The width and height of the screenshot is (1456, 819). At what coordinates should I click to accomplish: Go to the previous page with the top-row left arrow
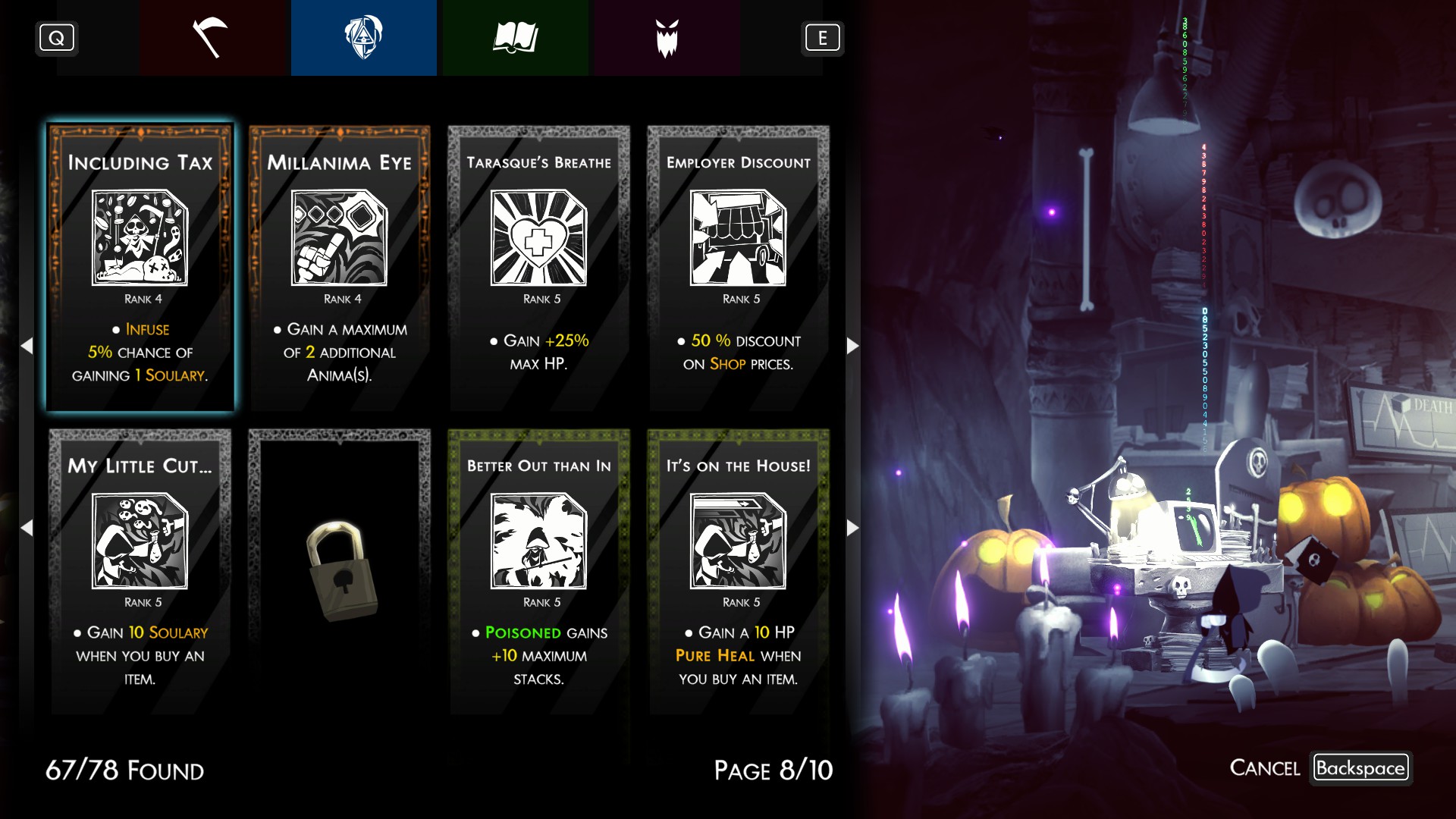(x=27, y=346)
